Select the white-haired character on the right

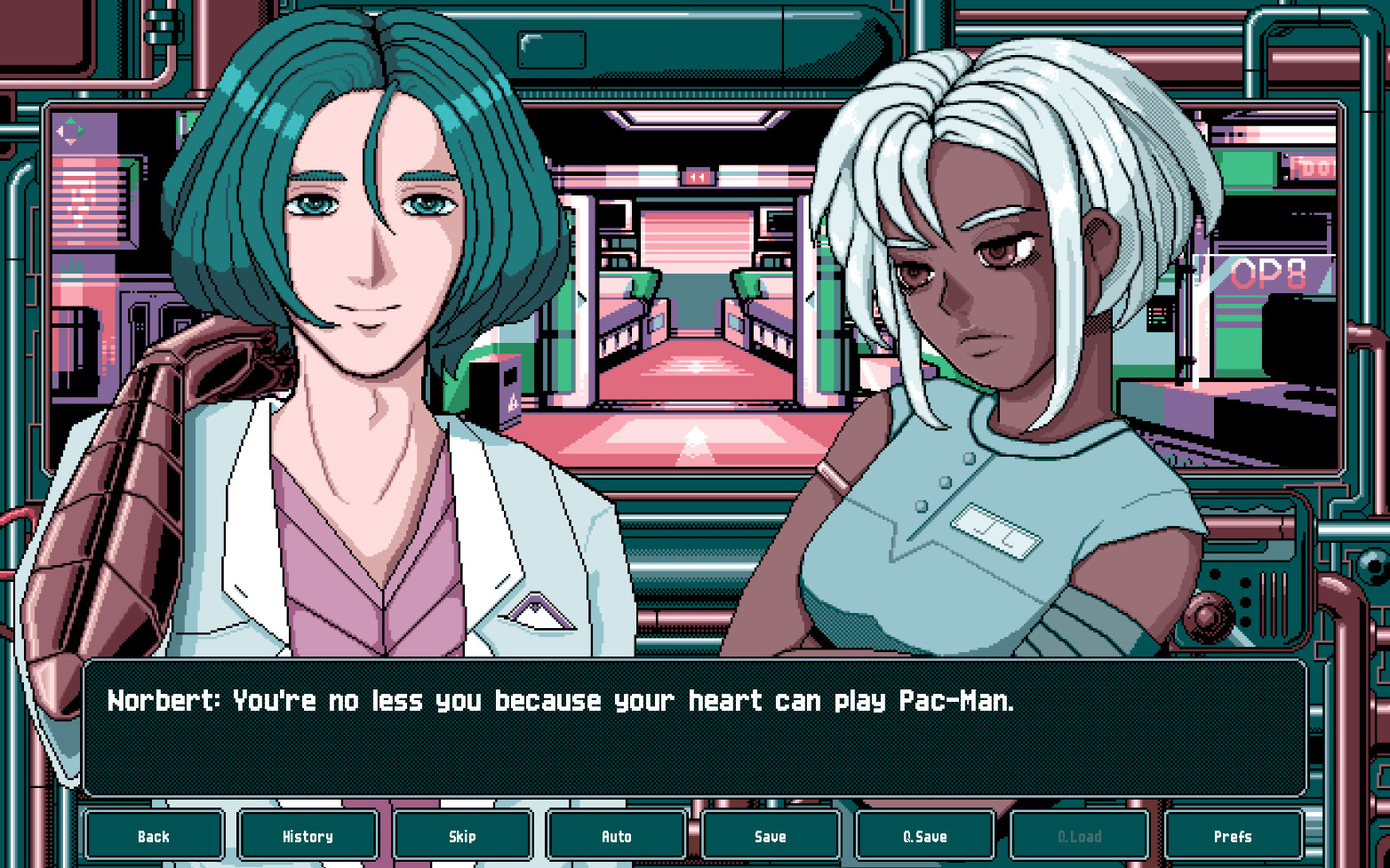[x=978, y=267]
